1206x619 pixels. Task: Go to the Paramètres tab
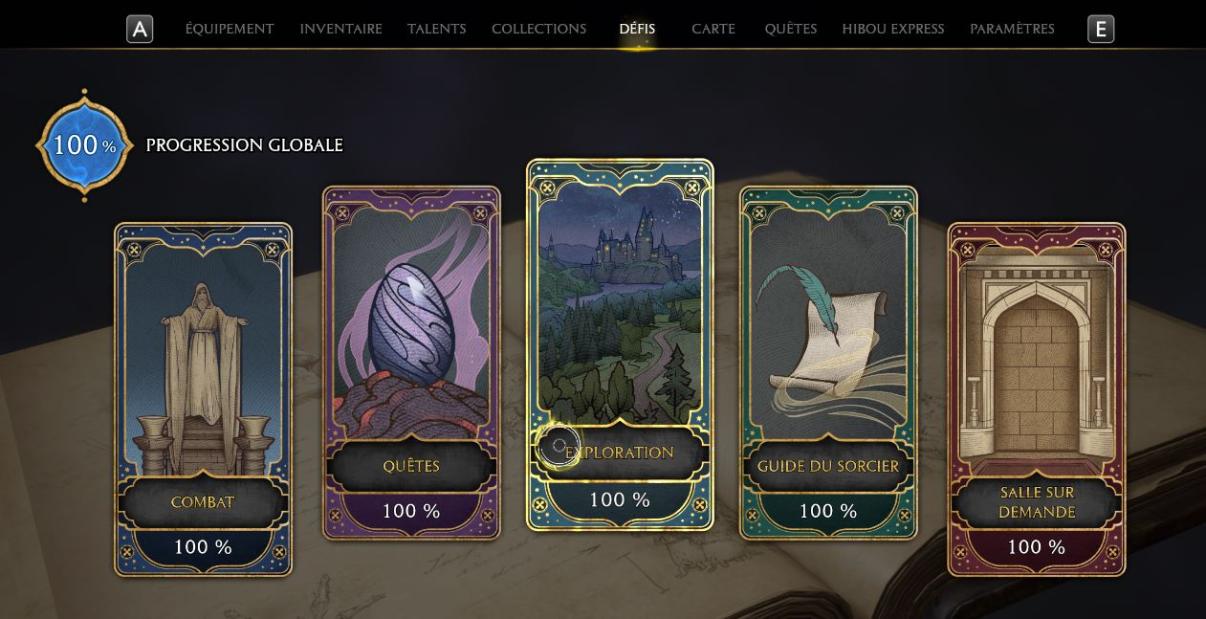point(1012,29)
